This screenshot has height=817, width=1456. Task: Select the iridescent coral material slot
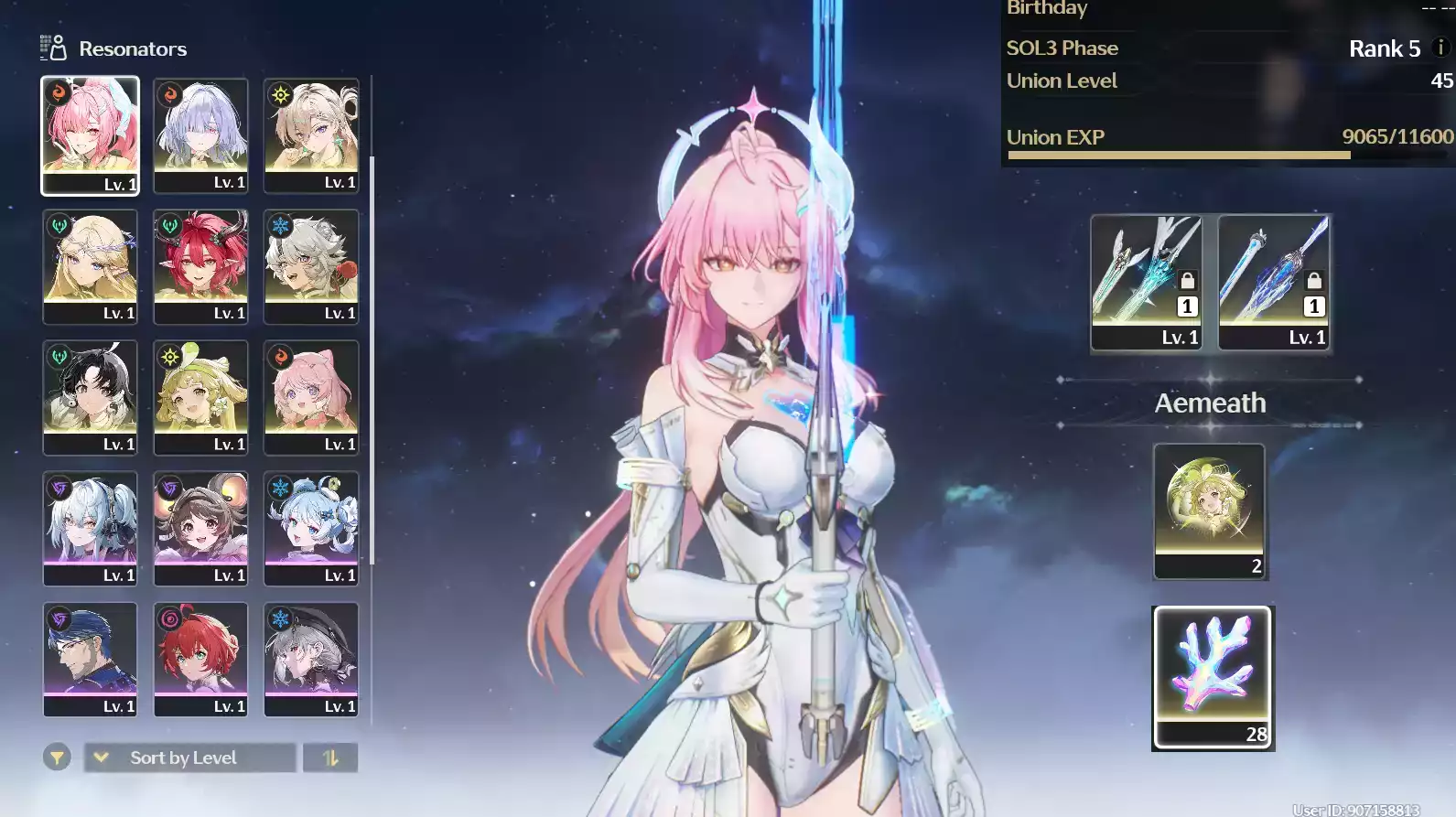(x=1213, y=677)
